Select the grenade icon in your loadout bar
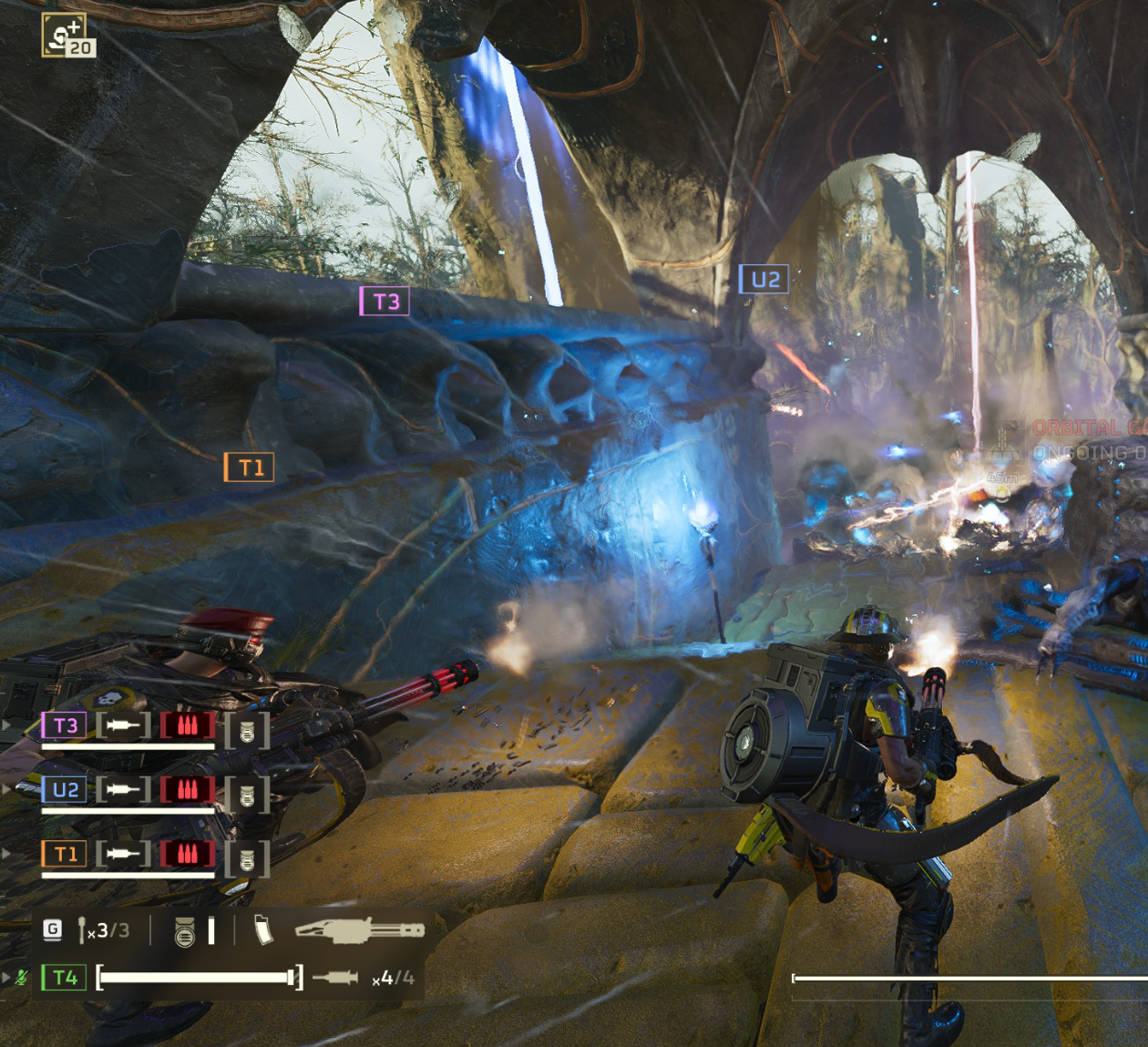Viewport: 1148px width, 1047px height. (184, 931)
